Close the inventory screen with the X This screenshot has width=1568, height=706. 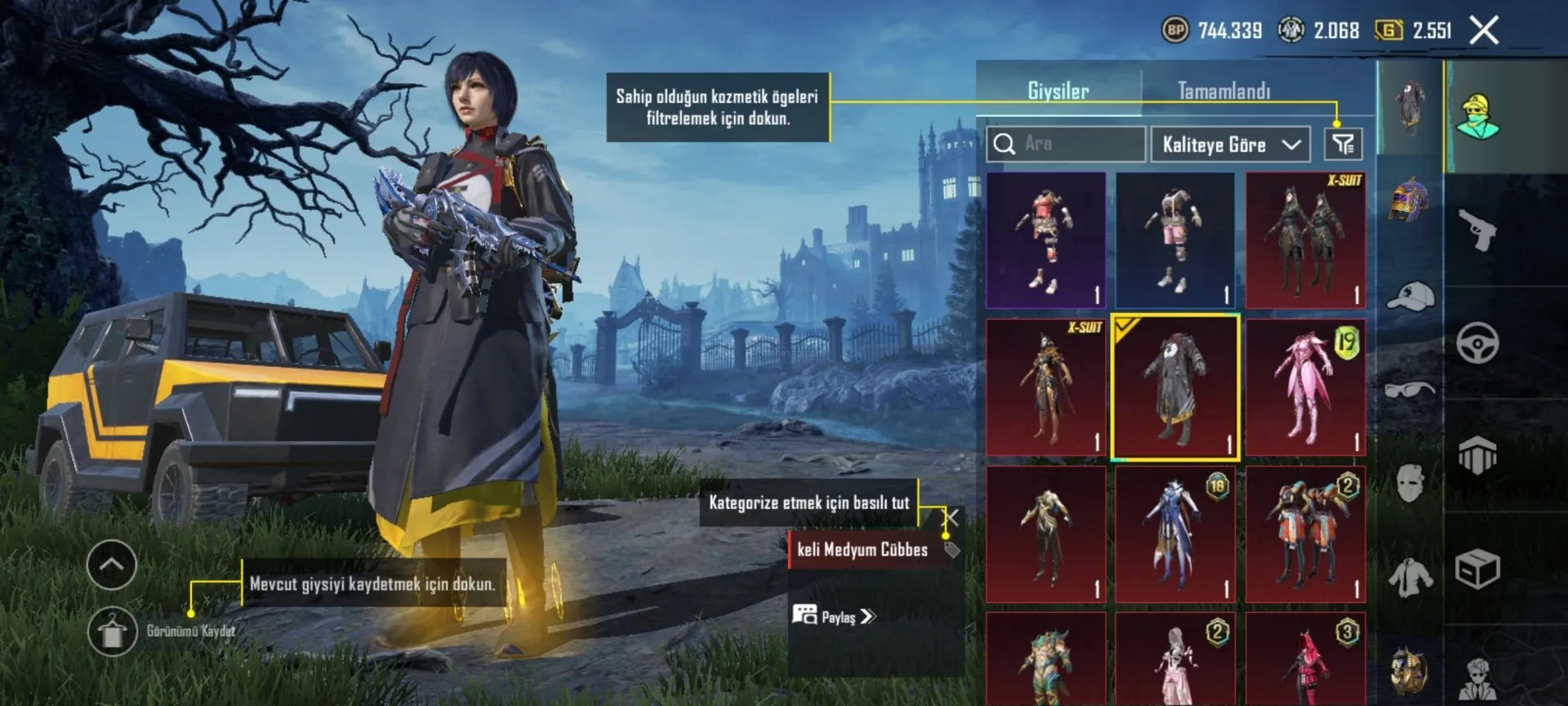[x=1484, y=31]
